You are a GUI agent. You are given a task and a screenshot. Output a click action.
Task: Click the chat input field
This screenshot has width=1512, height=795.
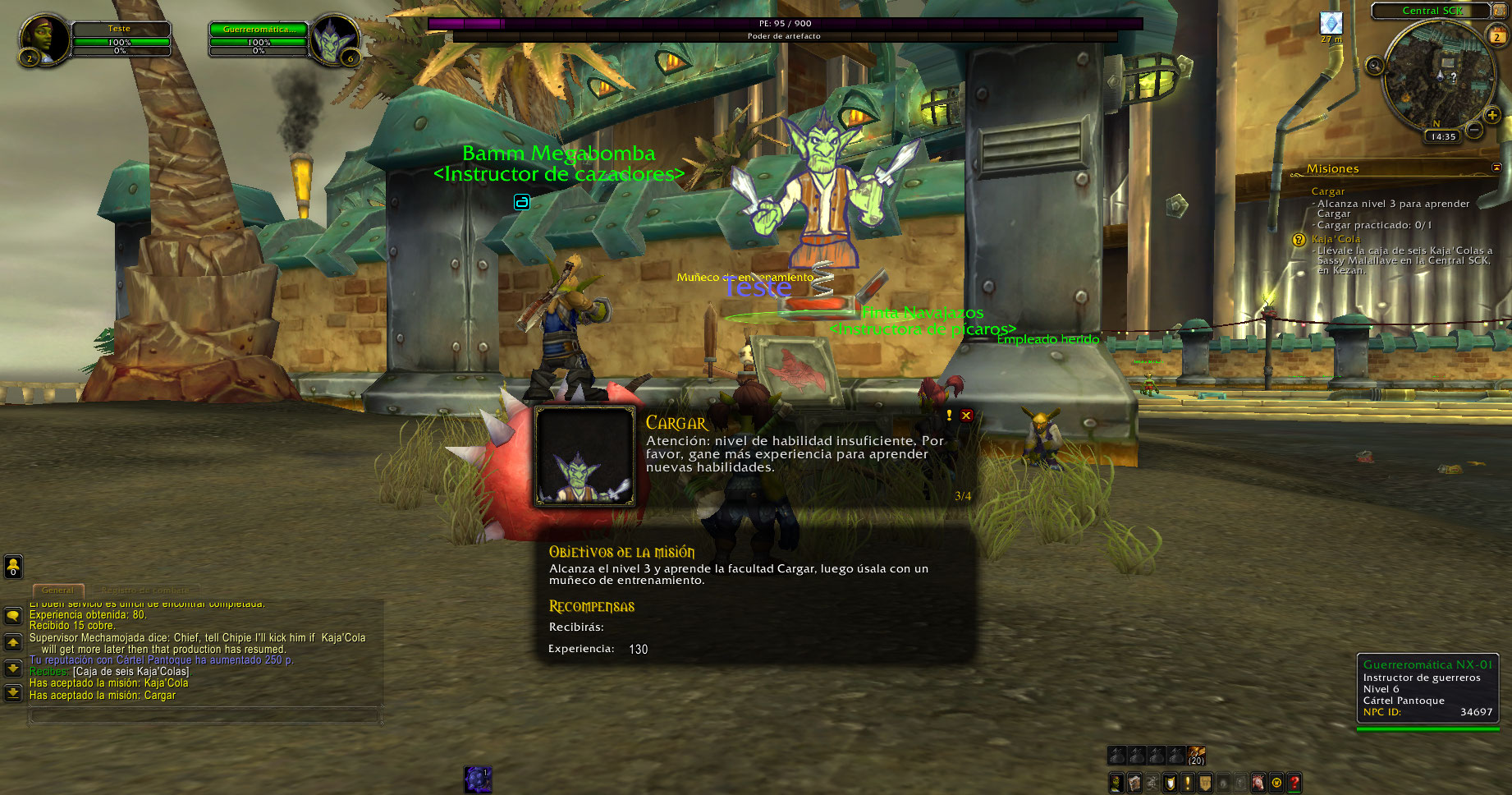pos(205,716)
